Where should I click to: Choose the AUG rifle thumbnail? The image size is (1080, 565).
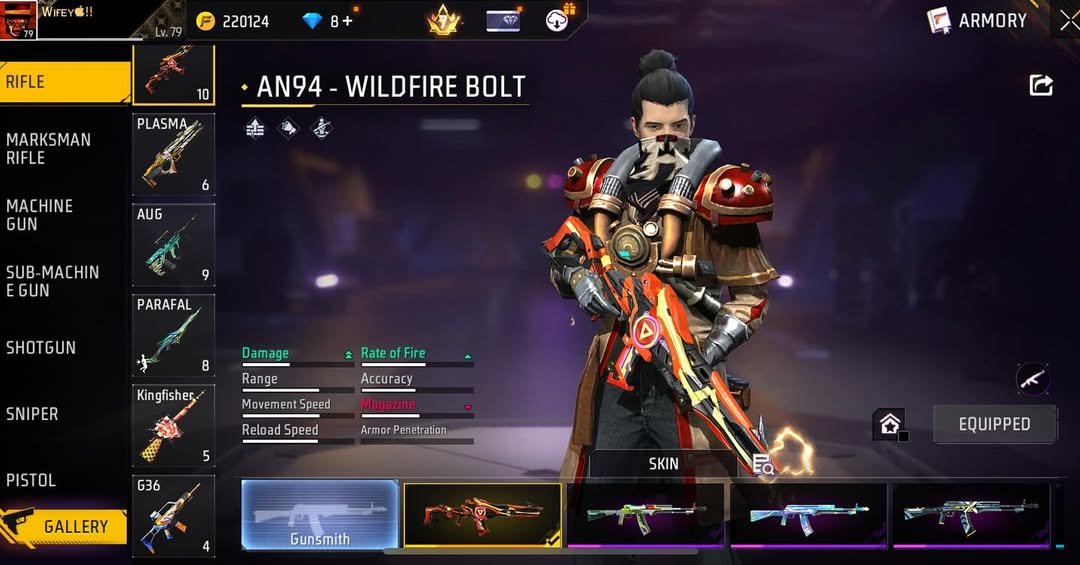pyautogui.click(x=174, y=245)
